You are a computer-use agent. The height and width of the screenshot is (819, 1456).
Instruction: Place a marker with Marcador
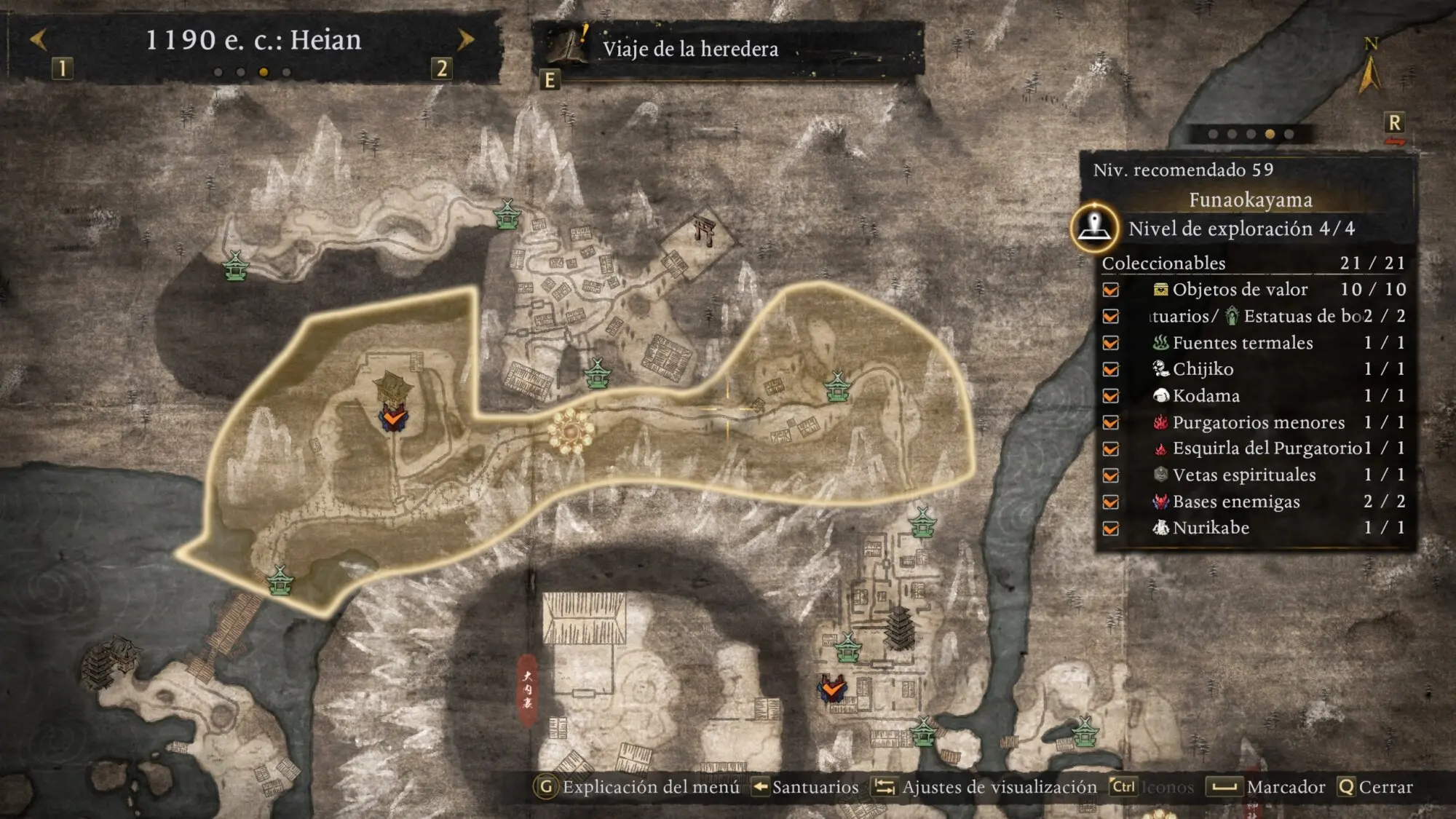pyautogui.click(x=1266, y=787)
